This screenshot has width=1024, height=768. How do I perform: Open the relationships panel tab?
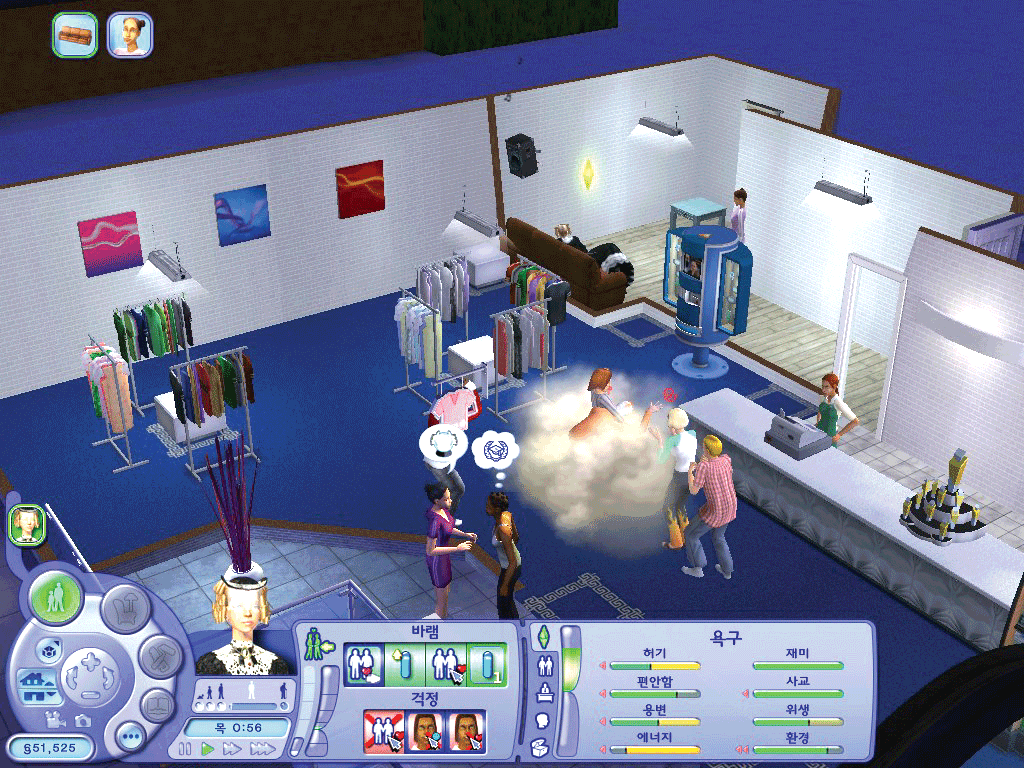[545, 664]
